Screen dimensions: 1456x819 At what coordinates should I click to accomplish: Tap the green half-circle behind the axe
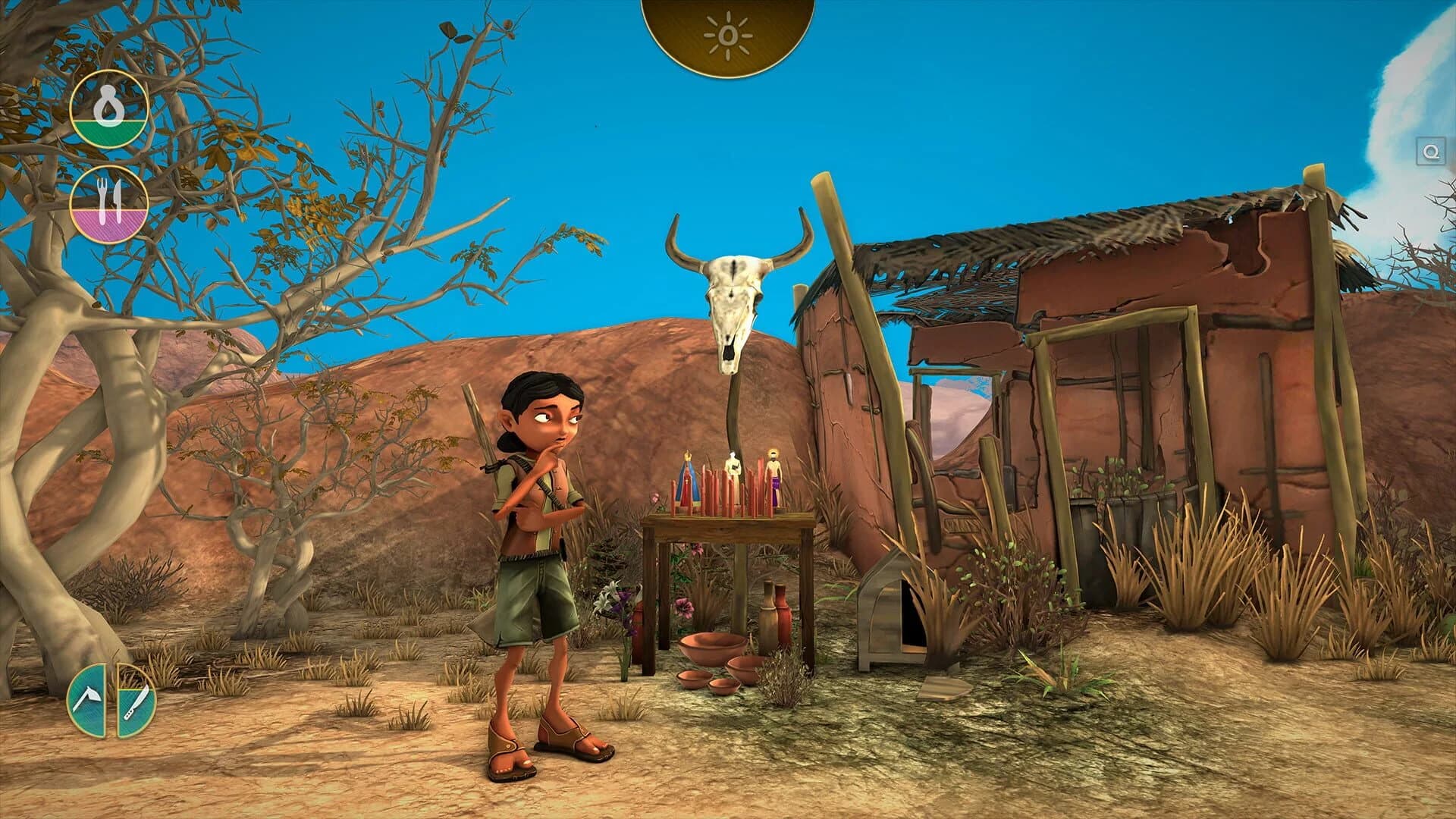87,701
